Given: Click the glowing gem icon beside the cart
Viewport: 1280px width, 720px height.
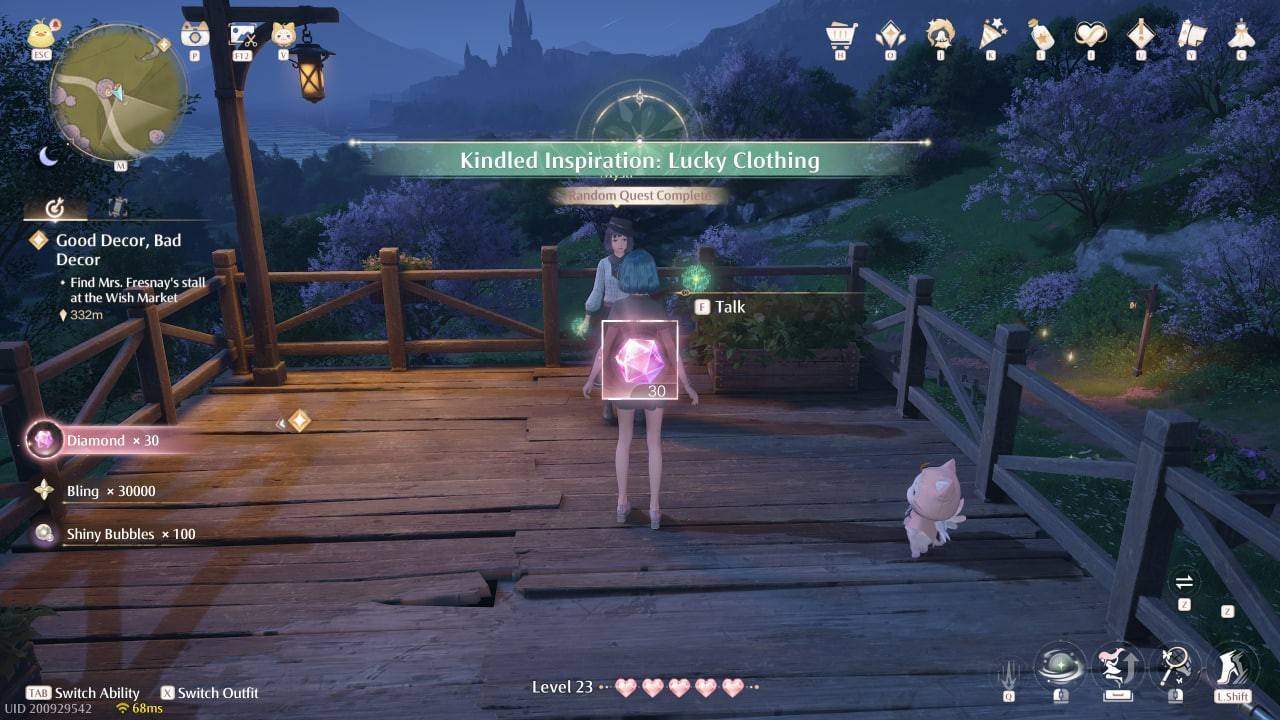Looking at the screenshot, I should coord(888,32).
